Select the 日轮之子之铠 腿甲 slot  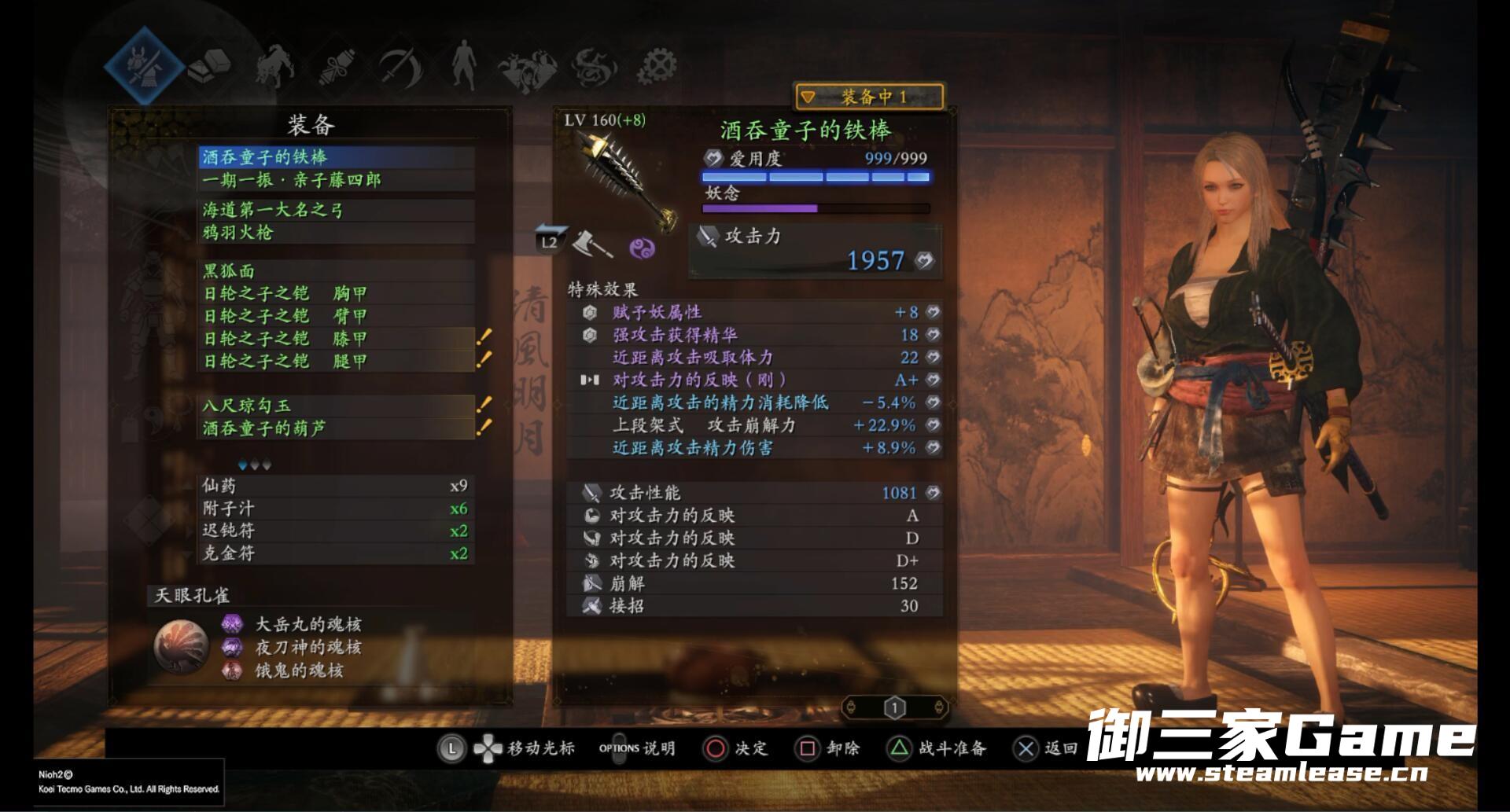(337, 361)
